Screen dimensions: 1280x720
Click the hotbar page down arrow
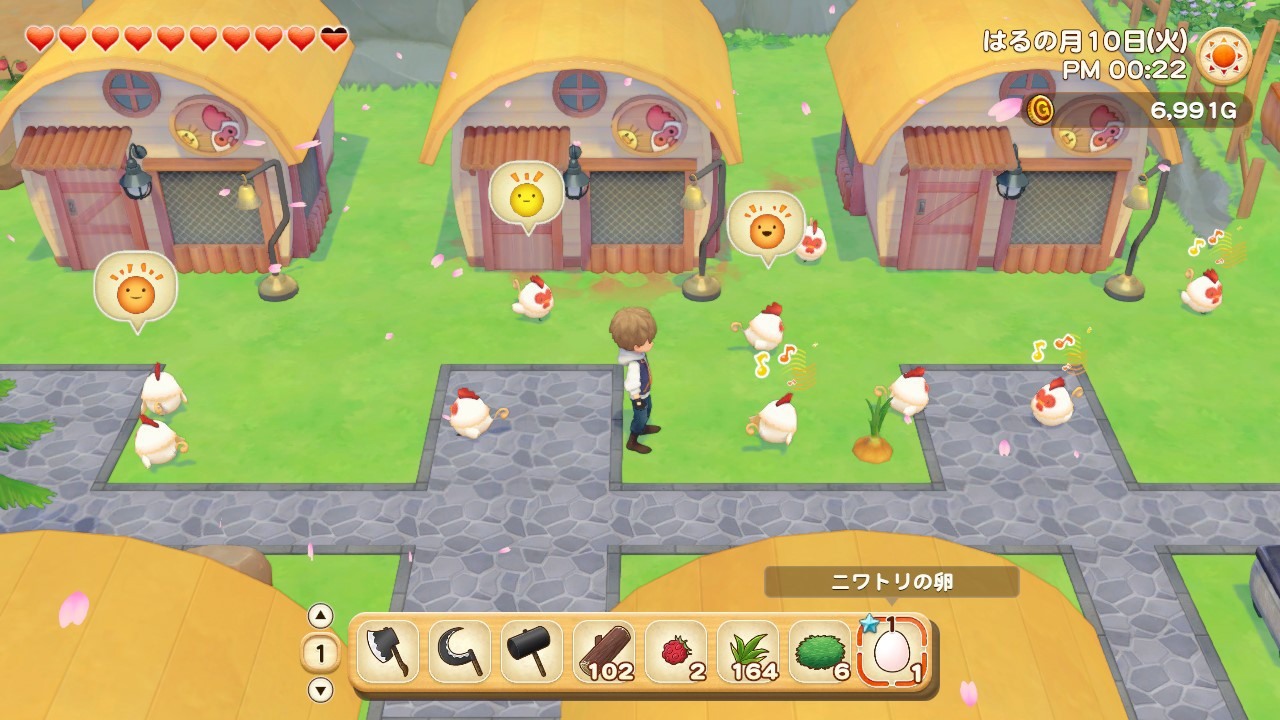pyautogui.click(x=320, y=689)
